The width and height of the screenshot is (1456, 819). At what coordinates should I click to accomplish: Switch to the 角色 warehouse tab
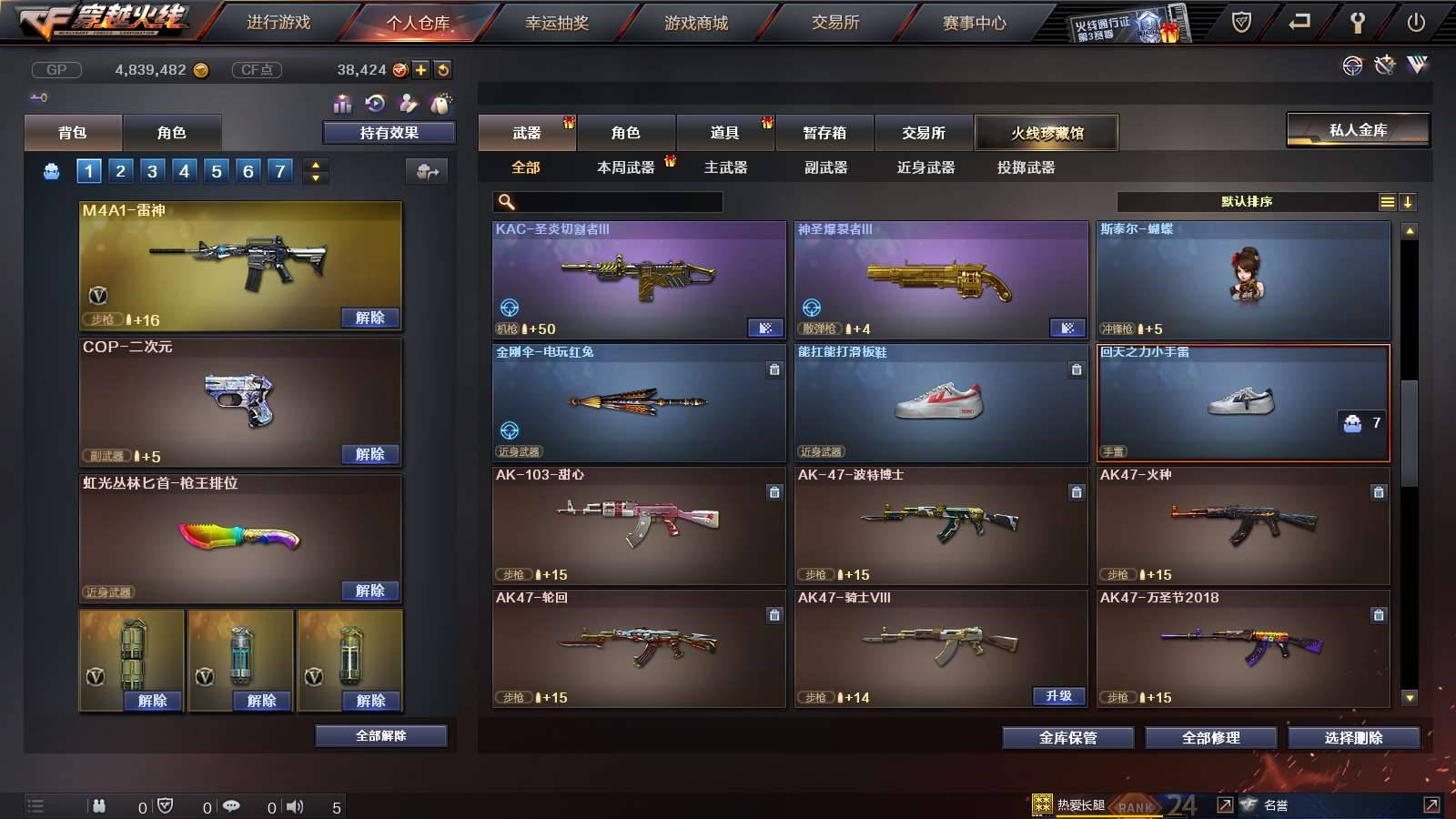click(x=628, y=133)
